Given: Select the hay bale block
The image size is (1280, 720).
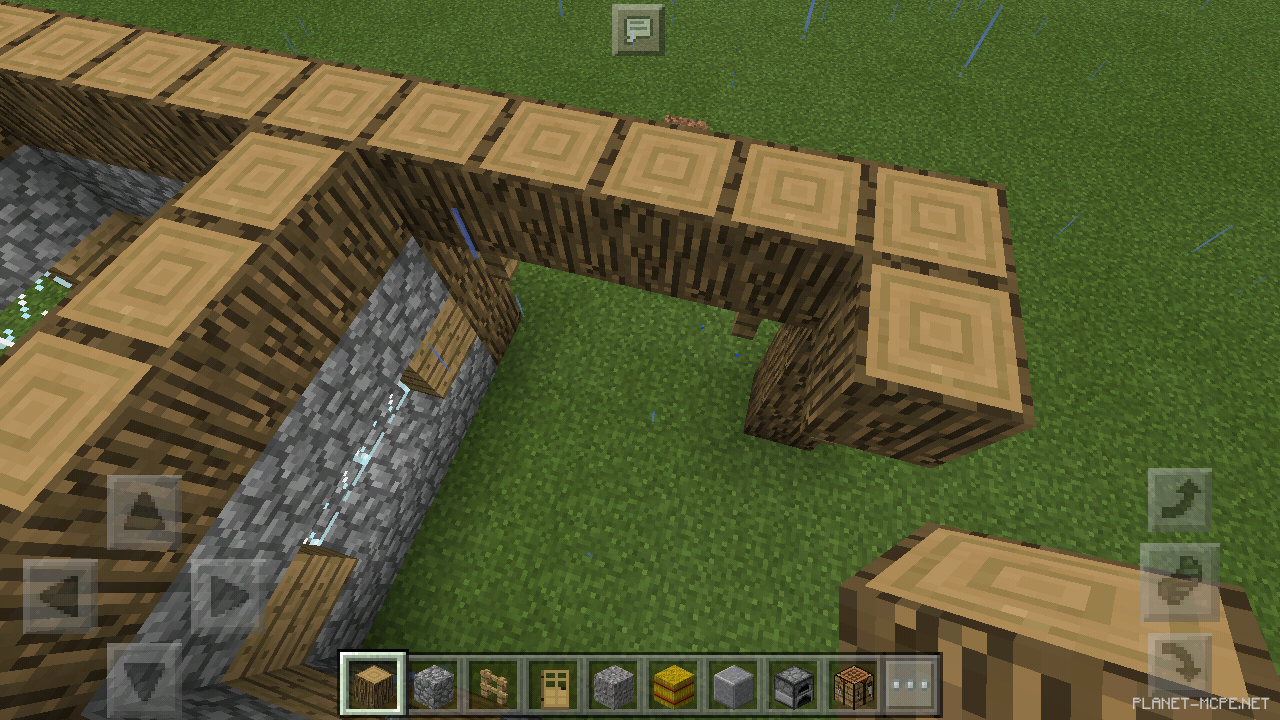Looking at the screenshot, I should pos(672,684).
